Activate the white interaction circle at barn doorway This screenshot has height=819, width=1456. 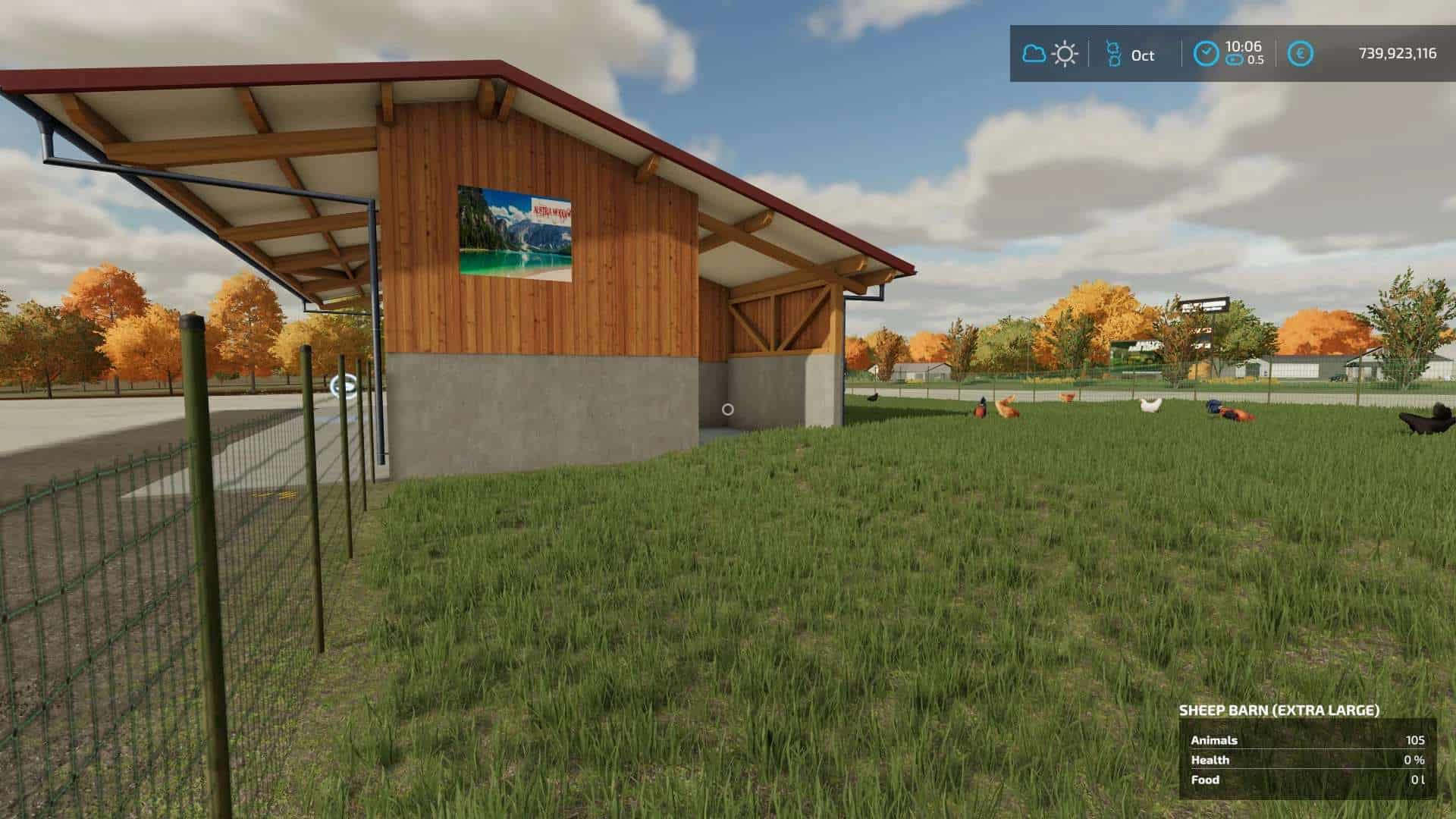729,410
